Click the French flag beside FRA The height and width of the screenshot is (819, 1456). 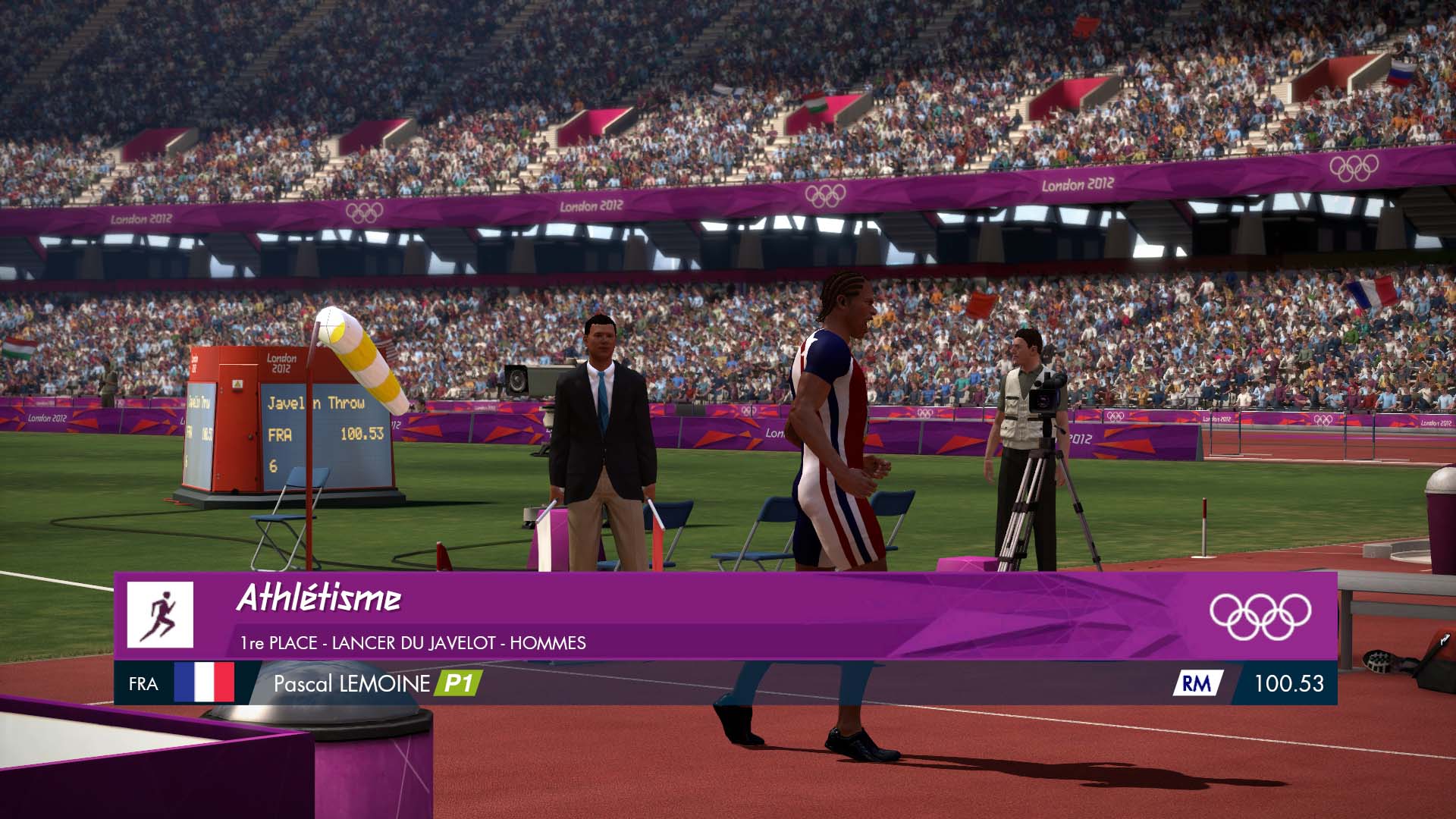click(204, 683)
